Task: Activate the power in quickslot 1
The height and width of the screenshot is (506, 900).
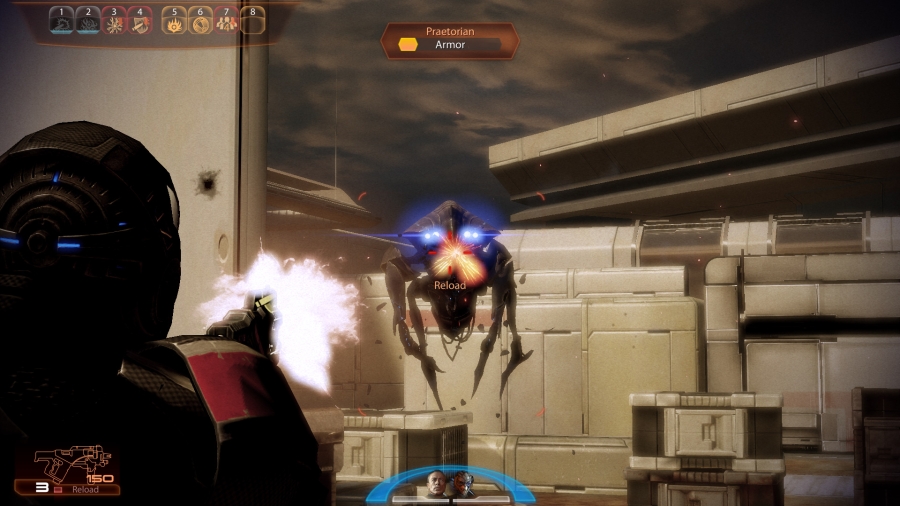Action: (62, 22)
